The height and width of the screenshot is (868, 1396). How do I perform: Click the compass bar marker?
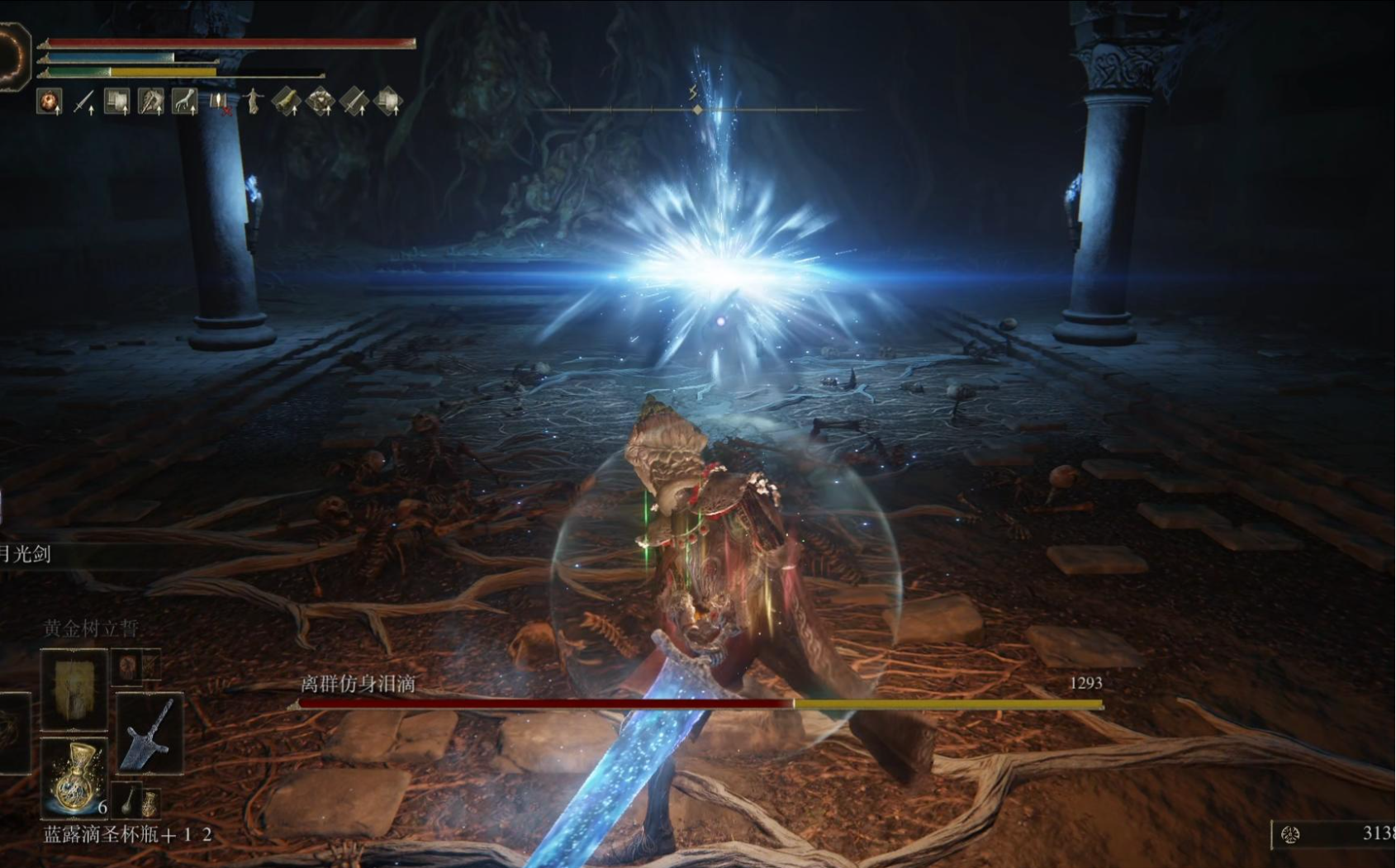point(698,109)
